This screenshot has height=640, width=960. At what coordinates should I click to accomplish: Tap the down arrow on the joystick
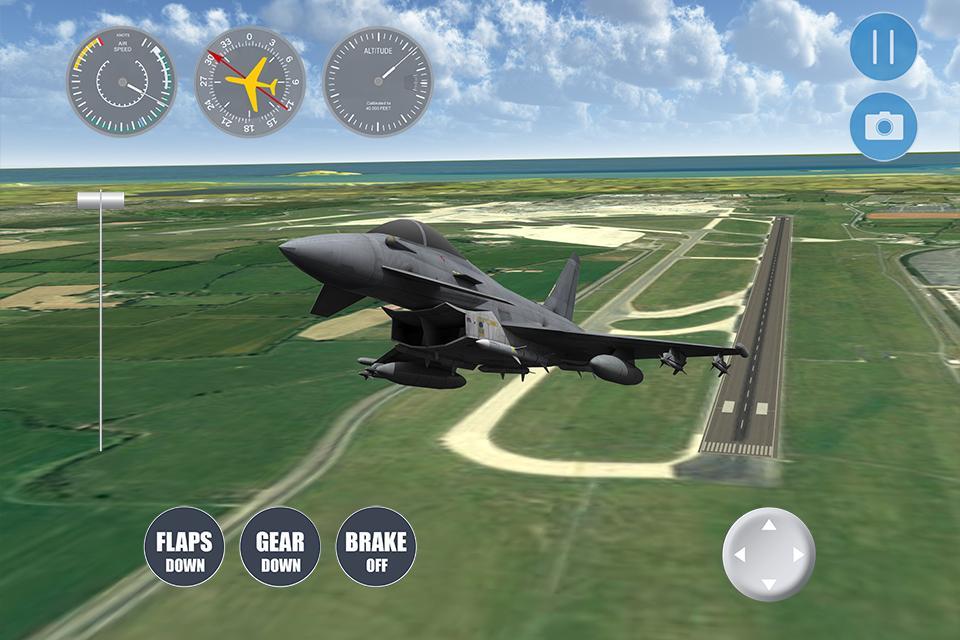[768, 584]
